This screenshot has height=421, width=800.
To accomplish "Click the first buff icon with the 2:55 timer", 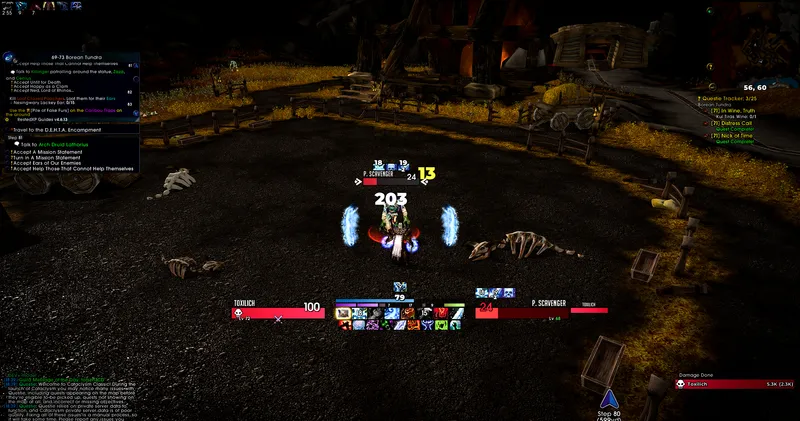I will 9,7.
